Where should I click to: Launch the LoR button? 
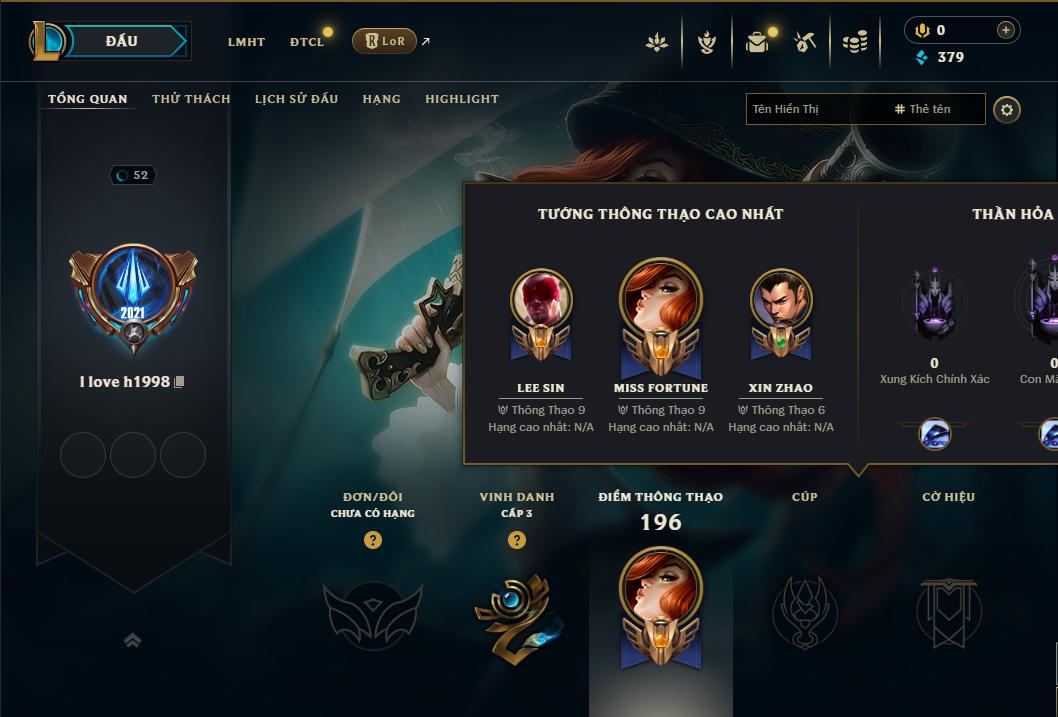coord(384,41)
